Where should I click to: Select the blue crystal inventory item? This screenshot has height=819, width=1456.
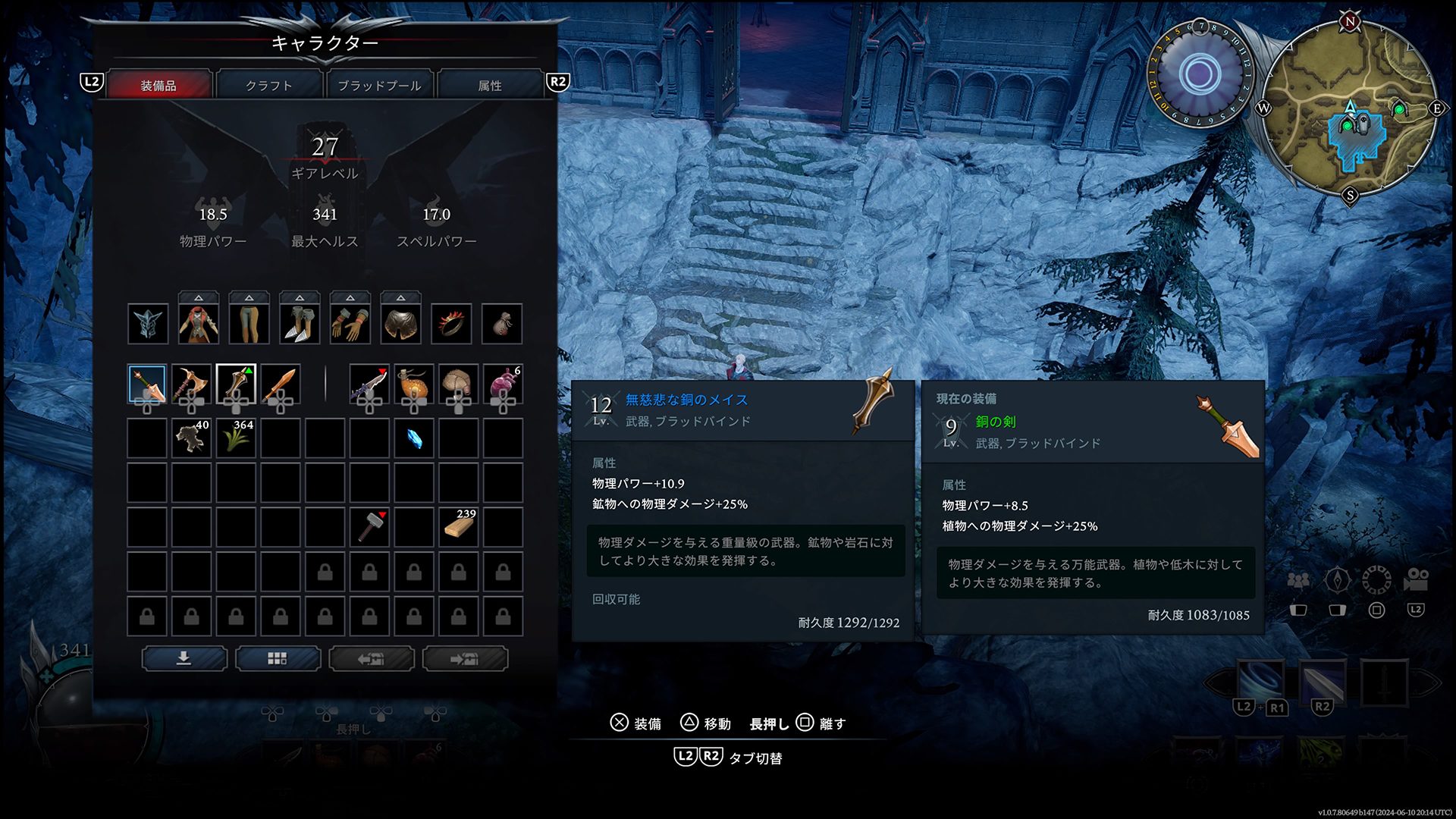click(414, 438)
